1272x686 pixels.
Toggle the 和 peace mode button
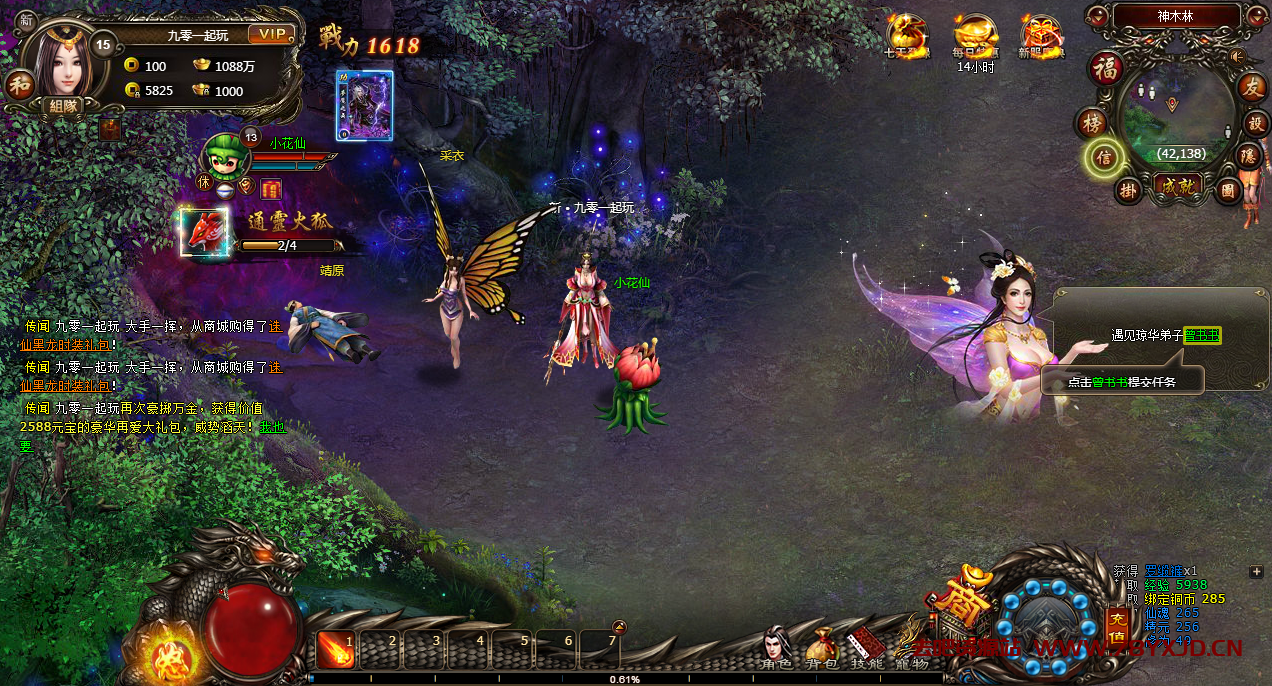[x=19, y=85]
